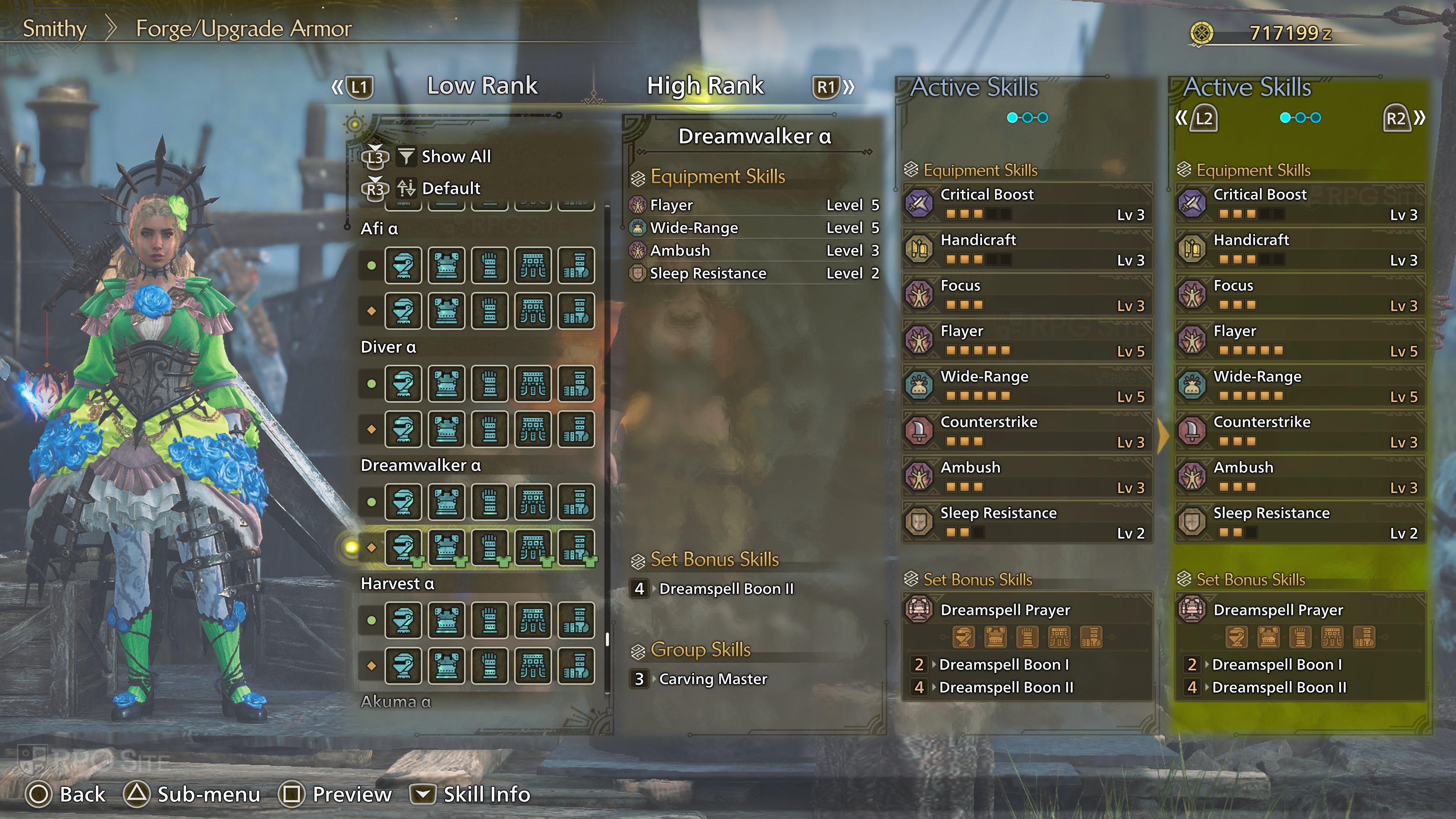Viewport: 1456px width, 819px height.
Task: Inspect the Wide-Range Level 5 equipment skill
Action: [x=754, y=228]
